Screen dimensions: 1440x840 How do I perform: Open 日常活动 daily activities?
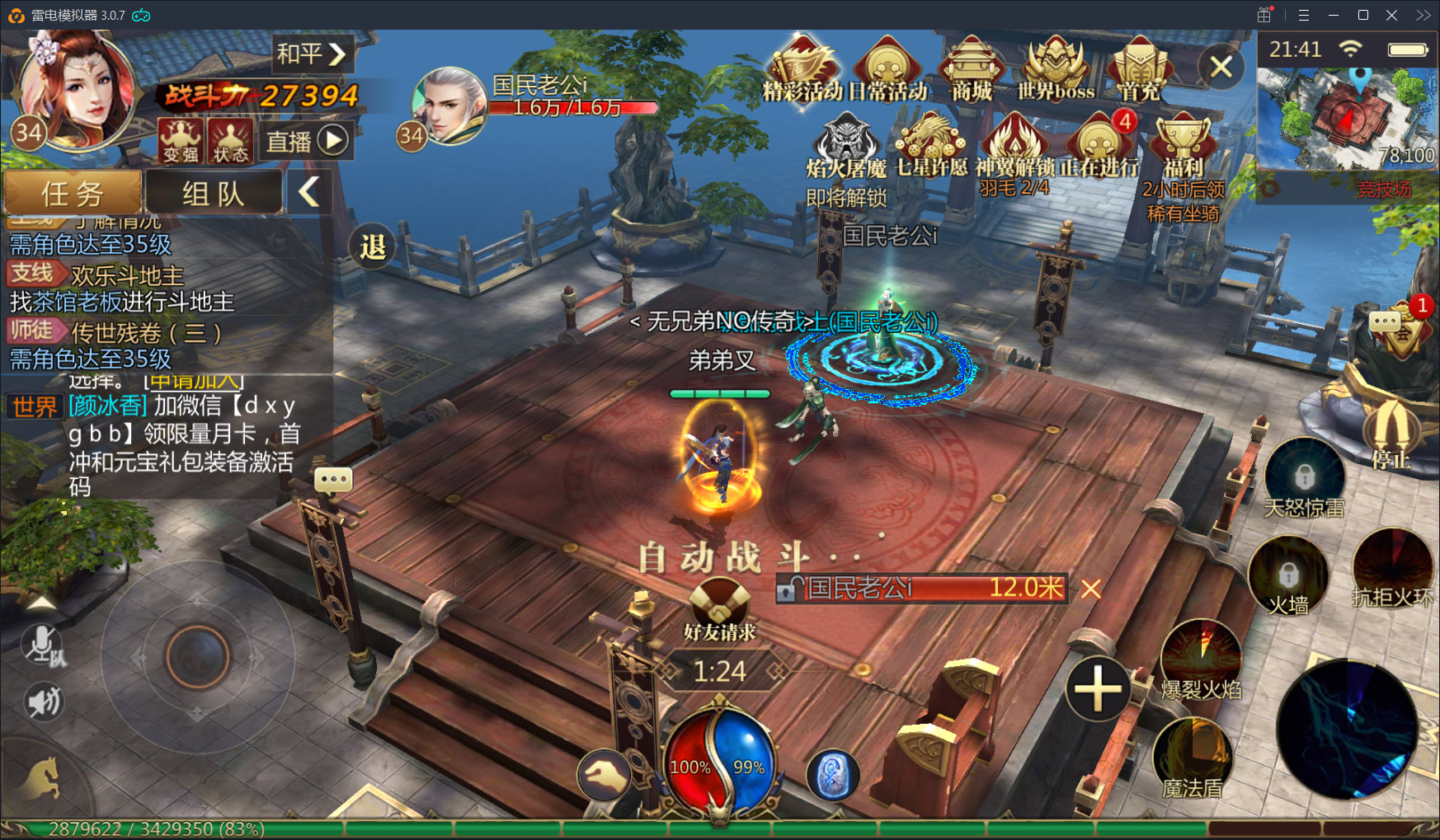pyautogui.click(x=887, y=68)
